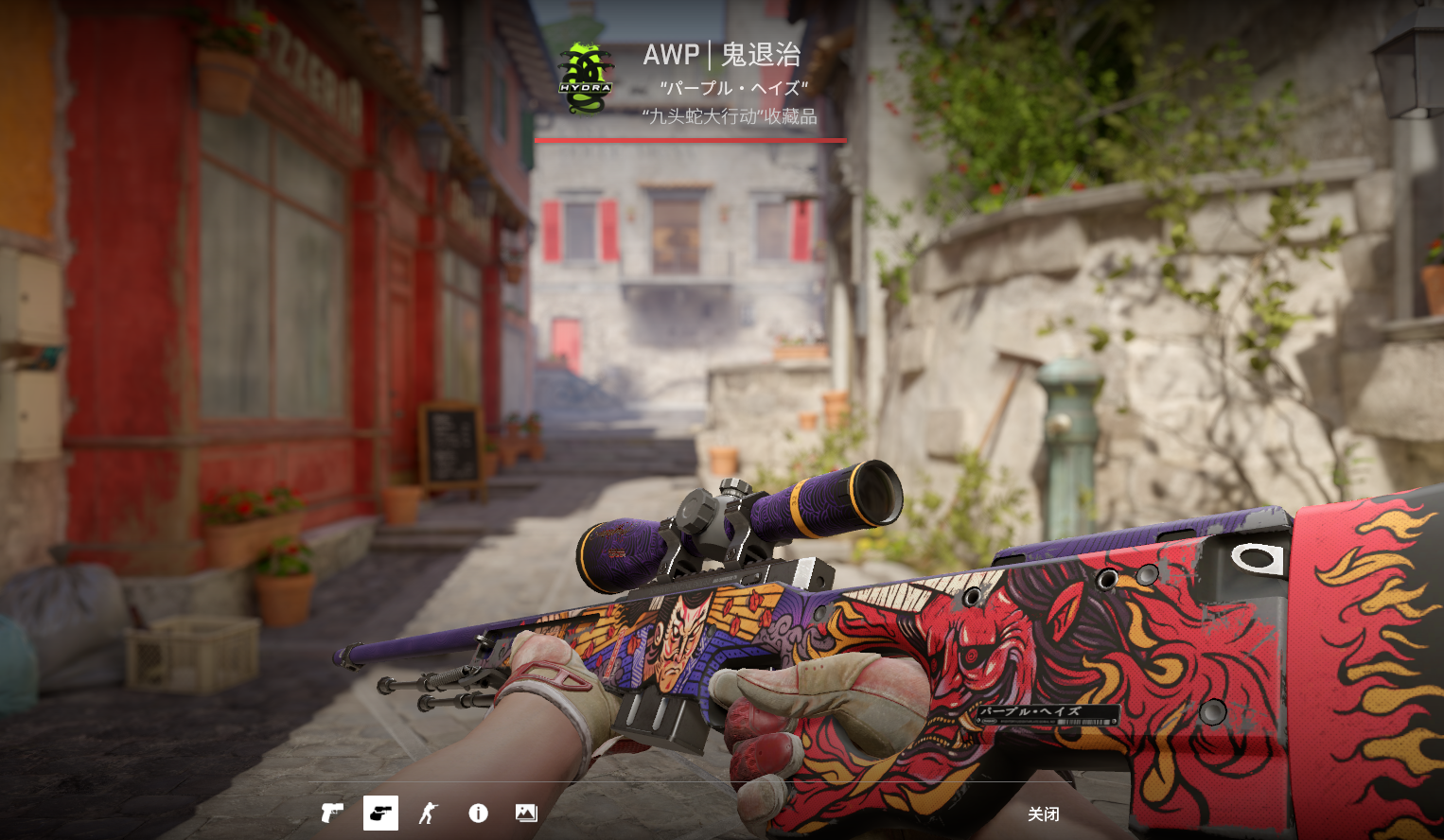
Task: Close the inspect screen with 关闭
Action: click(1043, 814)
